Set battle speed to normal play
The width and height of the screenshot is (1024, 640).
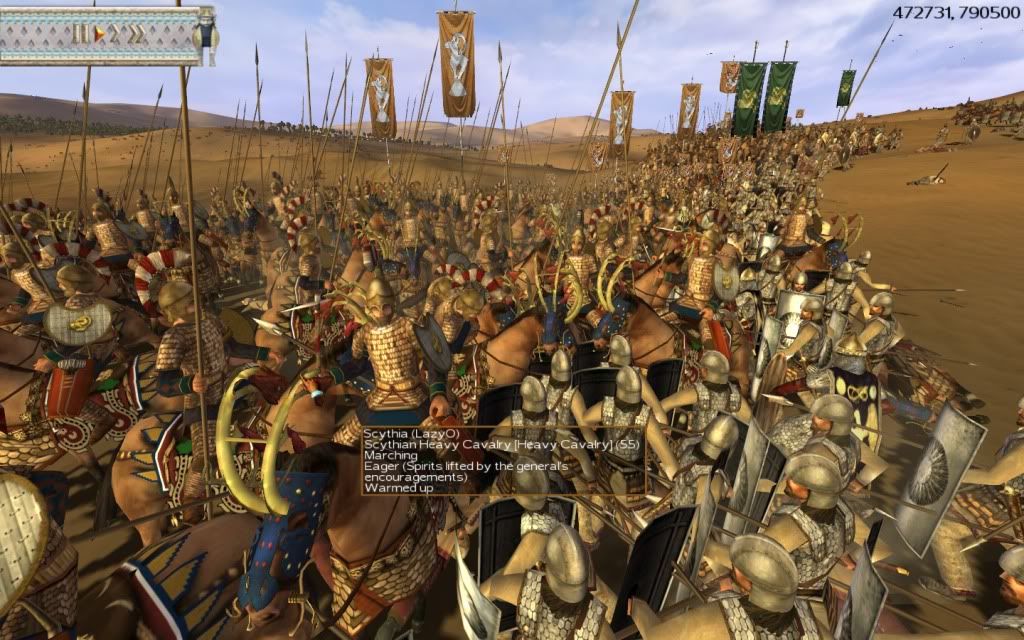click(x=99, y=33)
